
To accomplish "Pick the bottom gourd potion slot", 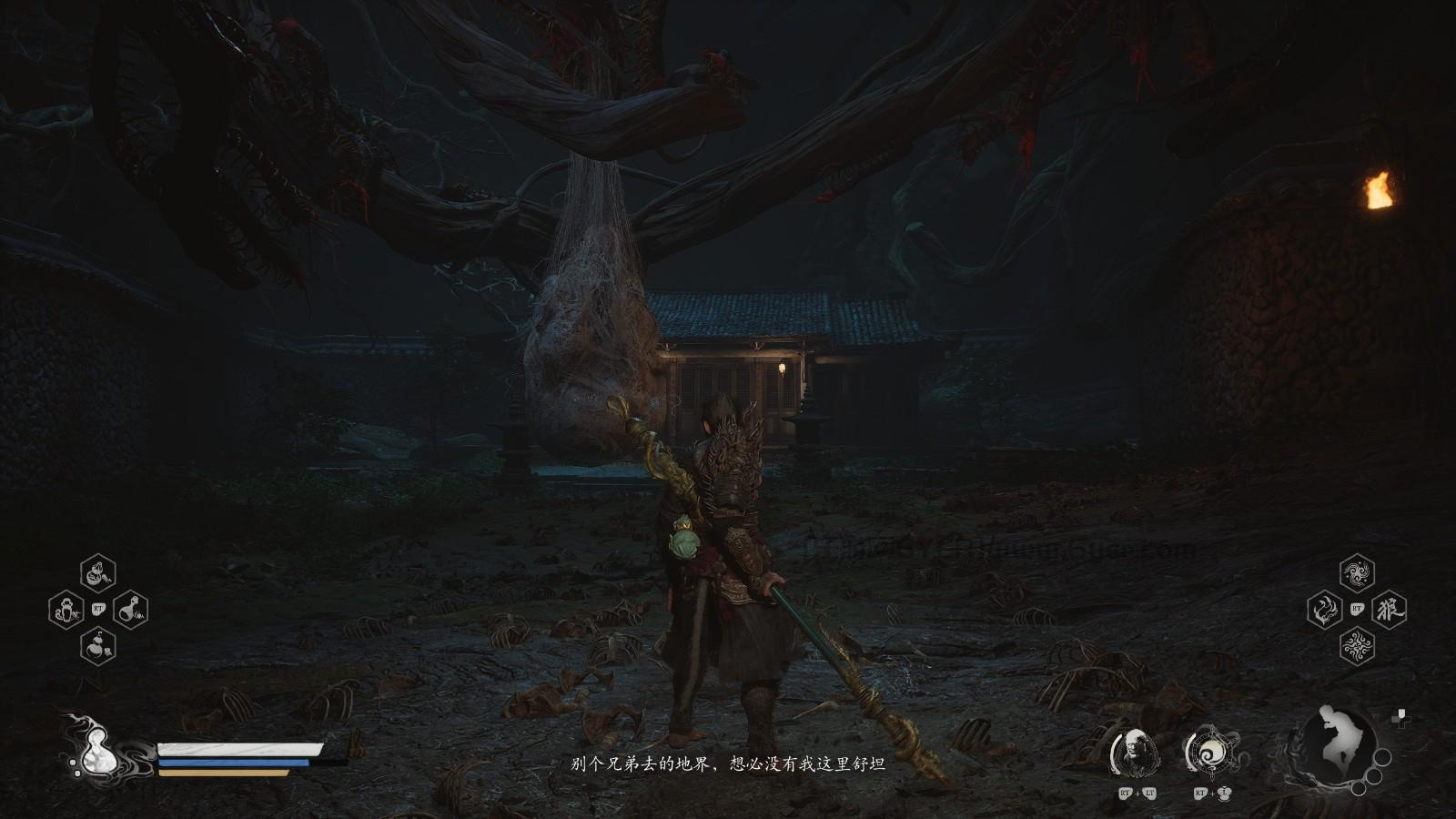I will pos(98,645).
